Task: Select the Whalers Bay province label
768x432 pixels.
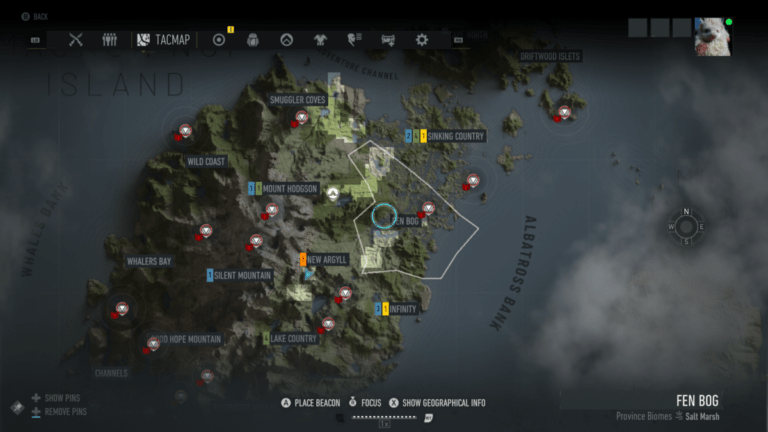Action: pos(149,262)
